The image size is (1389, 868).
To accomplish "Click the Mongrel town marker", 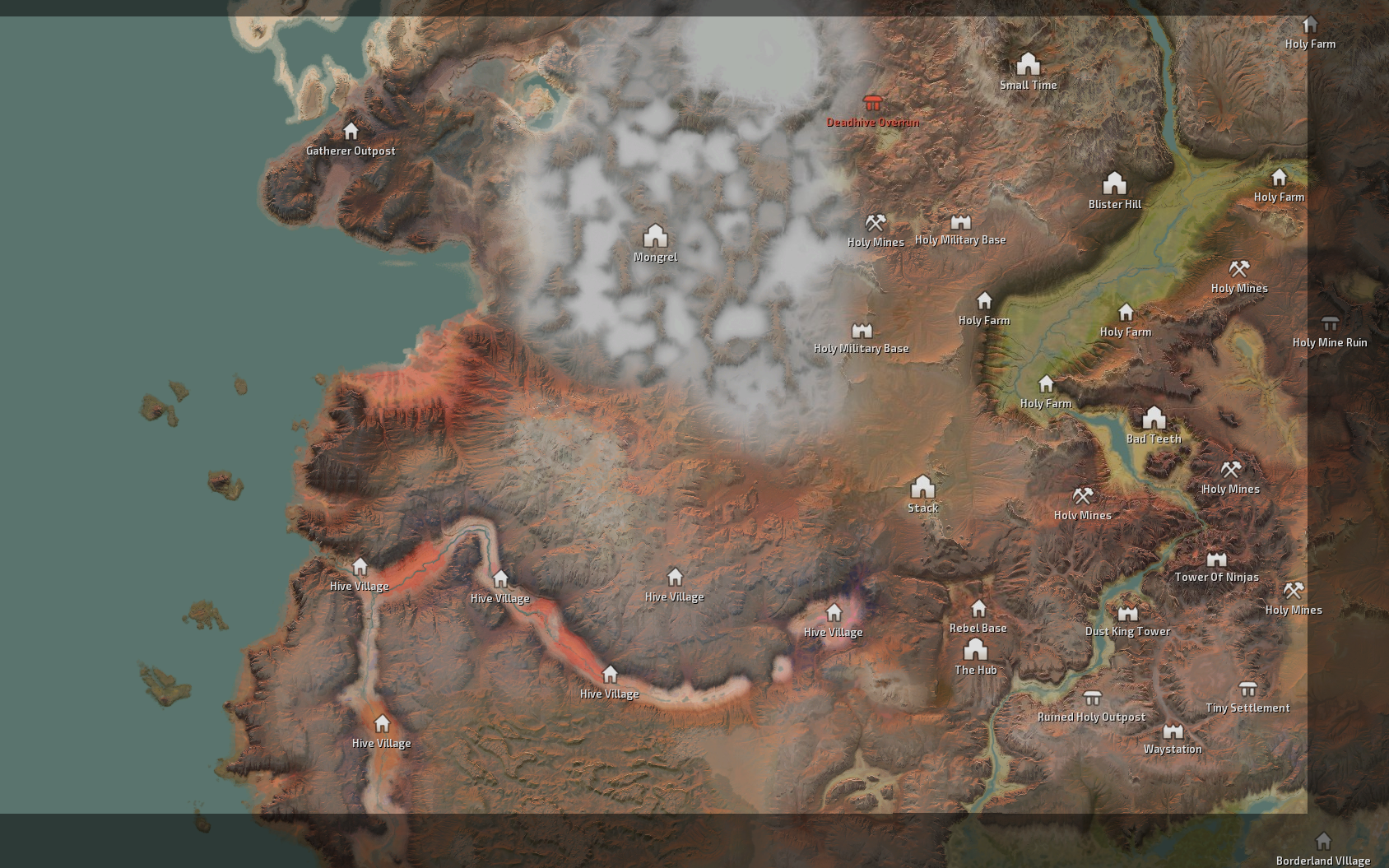I will click(x=655, y=236).
